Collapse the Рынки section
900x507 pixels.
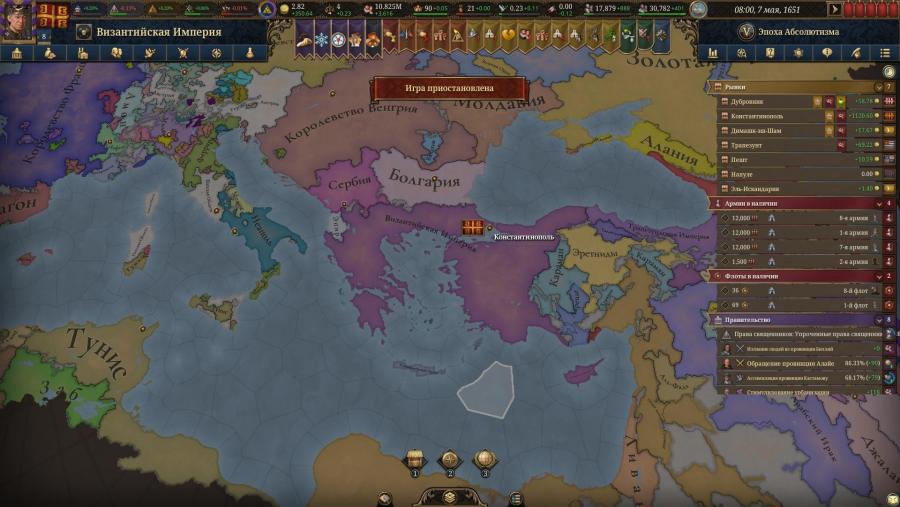click(x=878, y=87)
